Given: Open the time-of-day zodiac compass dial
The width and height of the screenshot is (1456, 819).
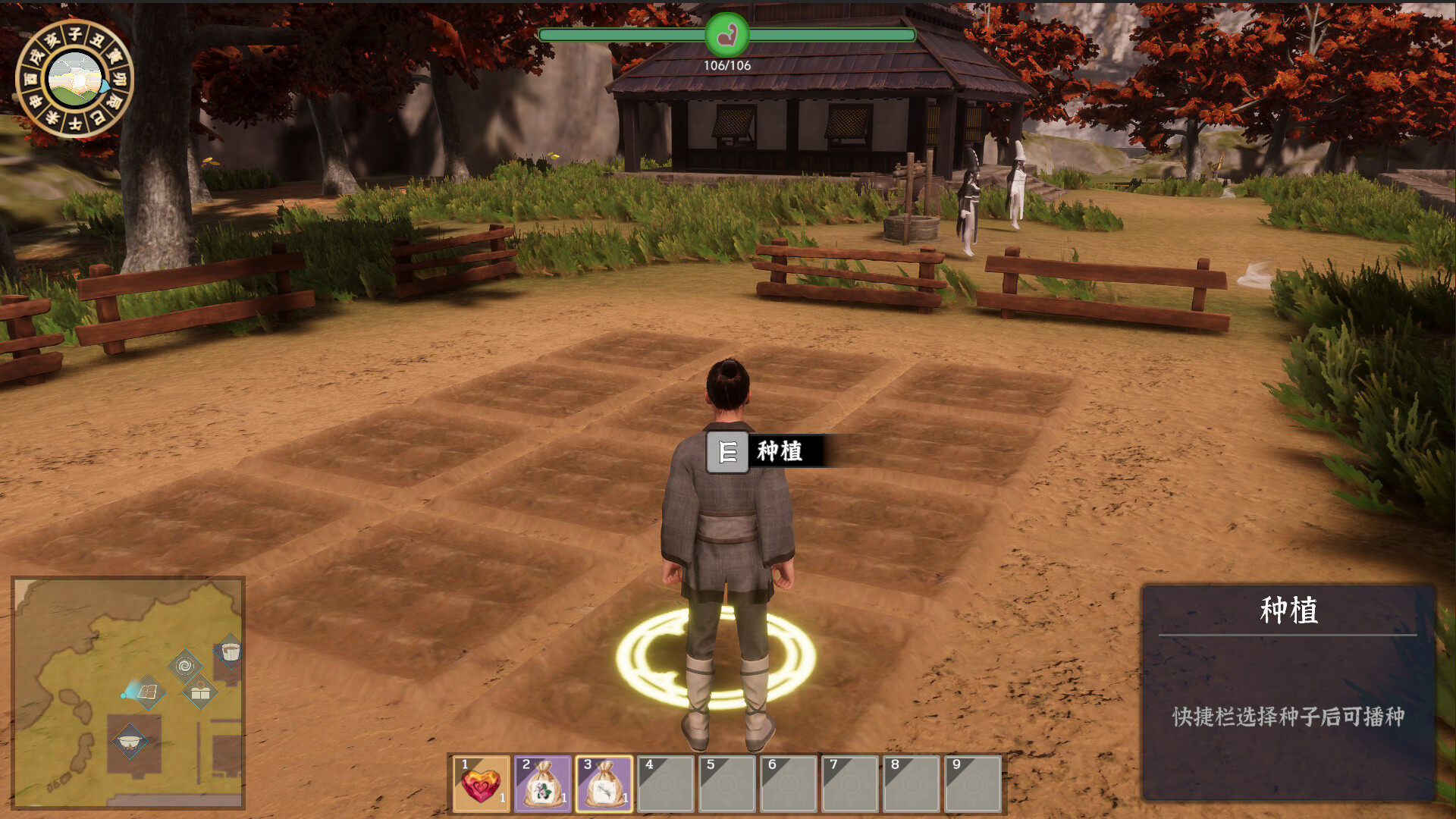Looking at the screenshot, I should [74, 79].
